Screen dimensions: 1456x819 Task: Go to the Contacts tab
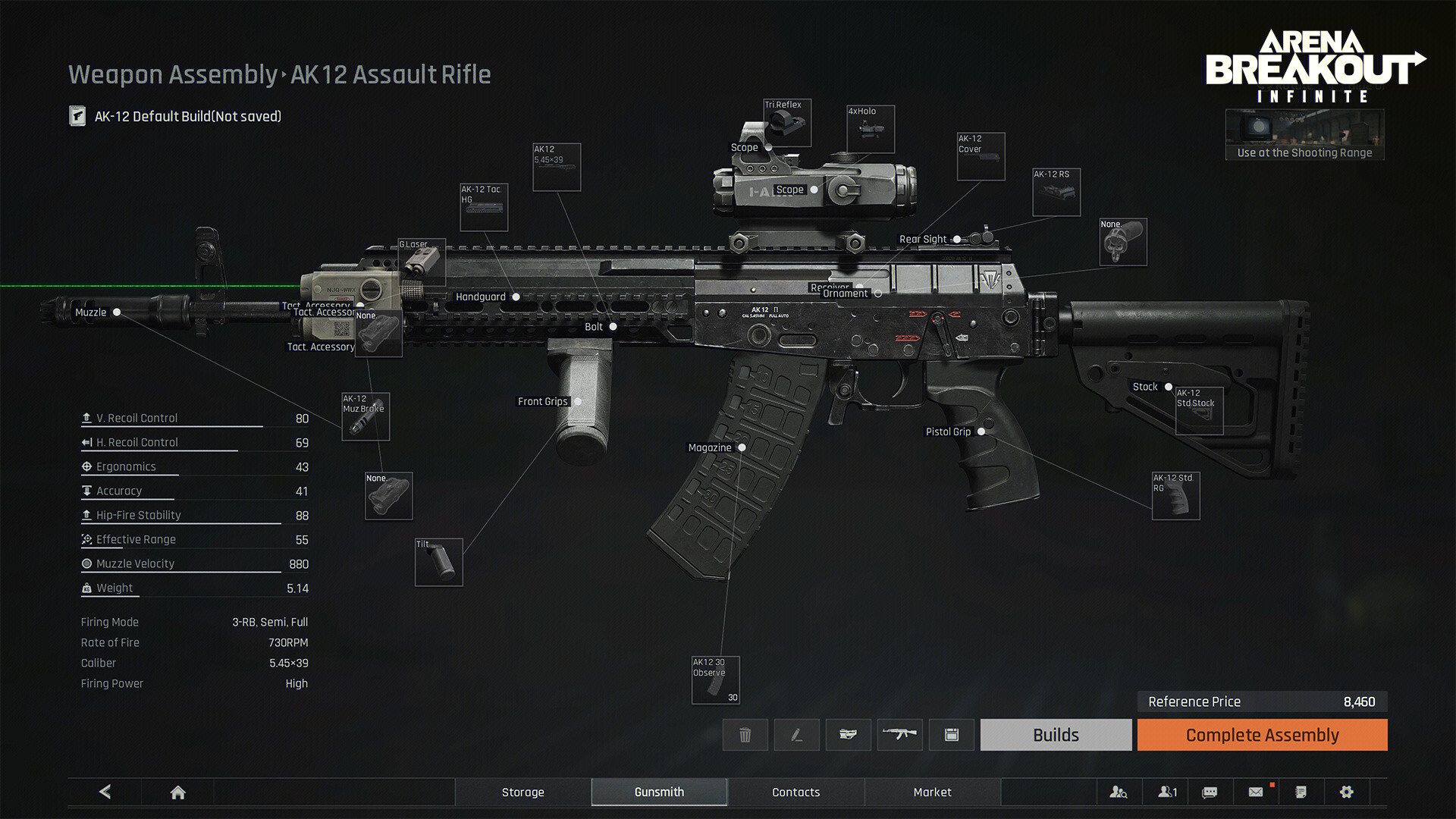[795, 792]
